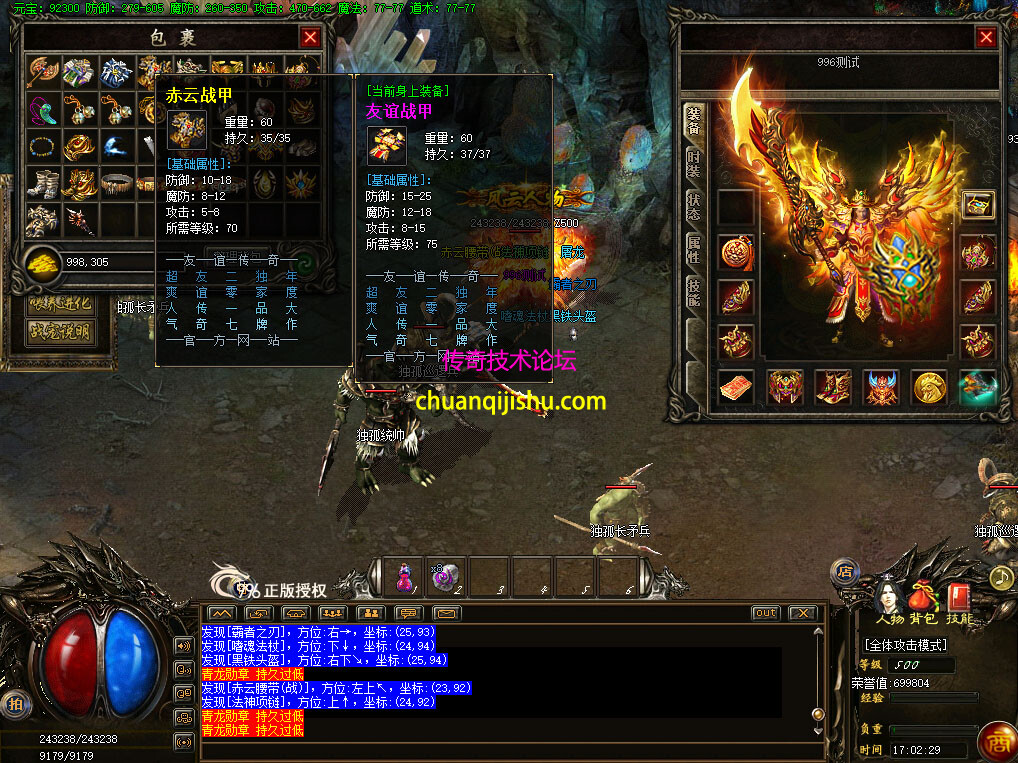Switch to the 技能 skills tab
1018x763 pixels.
click(694, 292)
